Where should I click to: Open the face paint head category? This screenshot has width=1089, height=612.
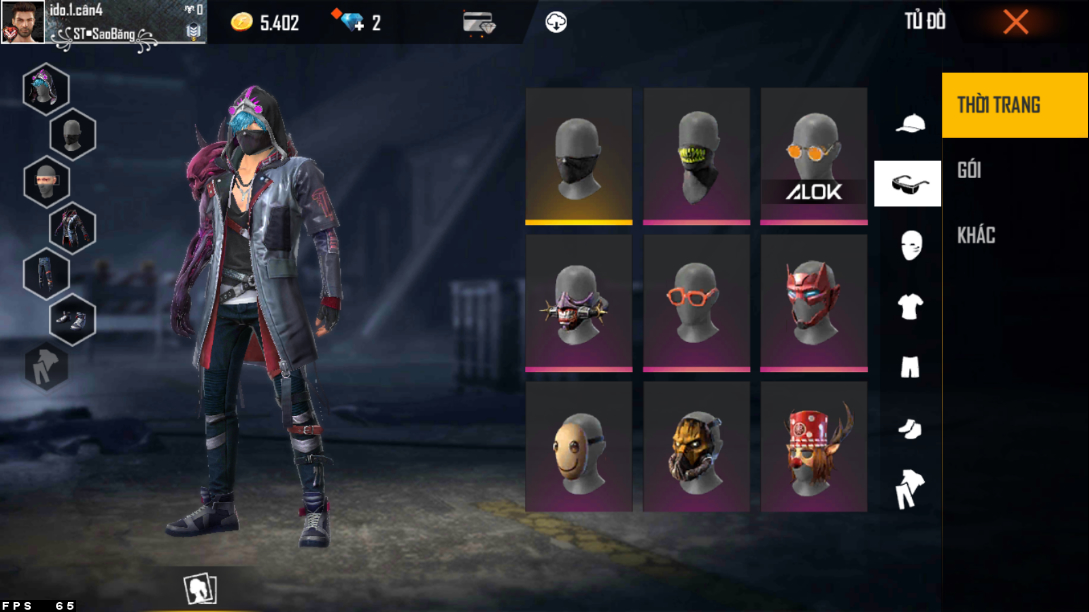point(909,244)
